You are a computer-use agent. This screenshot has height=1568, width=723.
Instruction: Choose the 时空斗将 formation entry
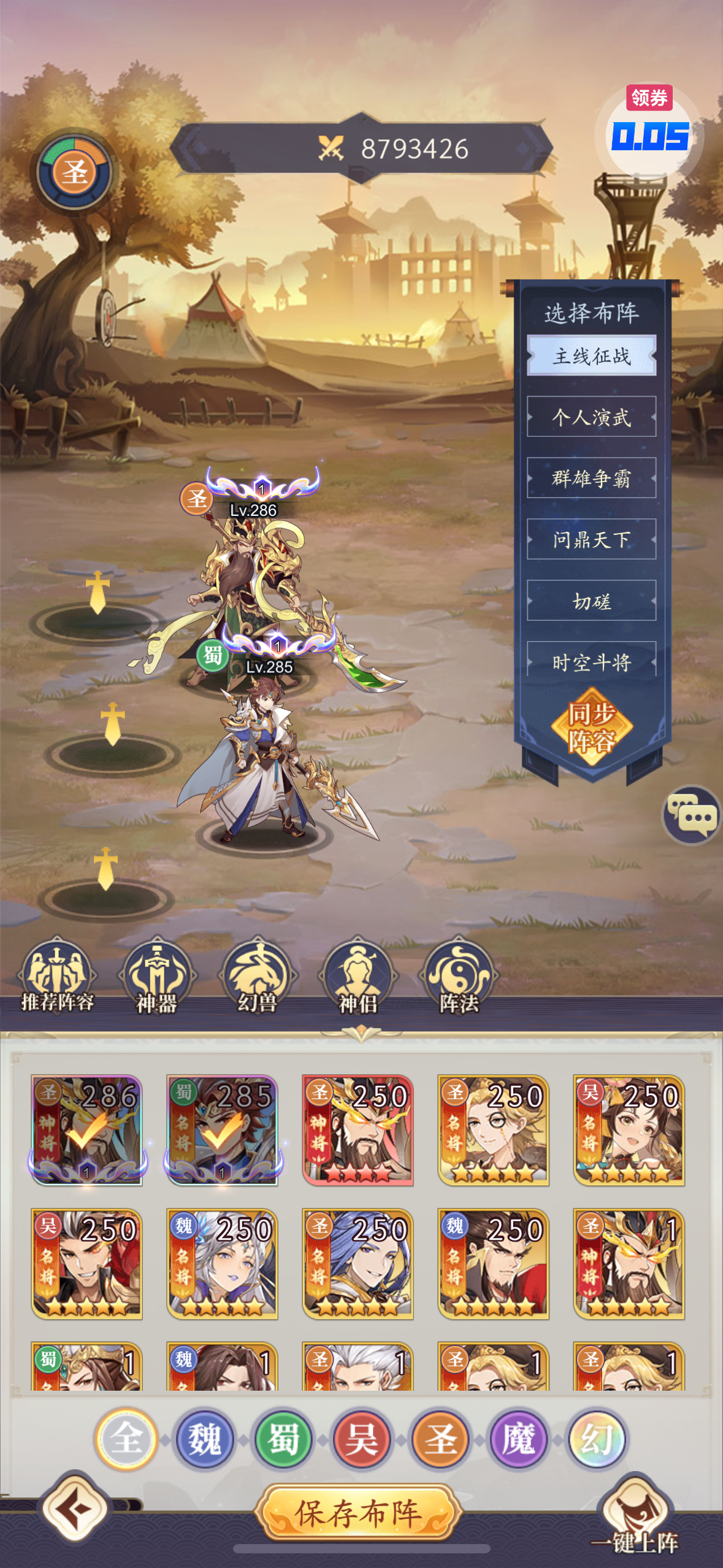click(x=591, y=662)
